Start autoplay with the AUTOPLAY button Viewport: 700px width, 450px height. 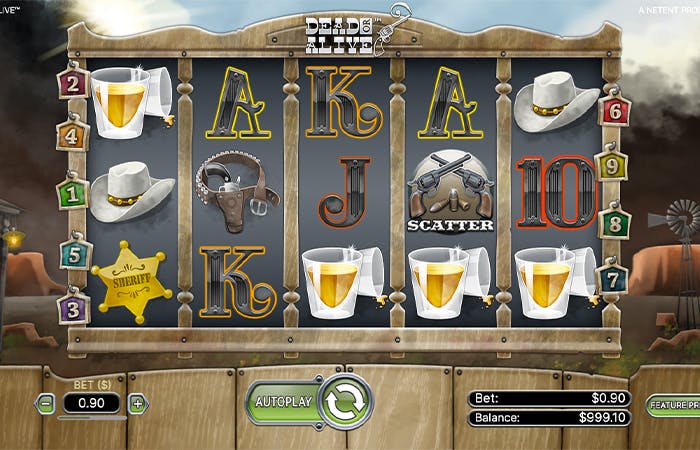[x=283, y=403]
